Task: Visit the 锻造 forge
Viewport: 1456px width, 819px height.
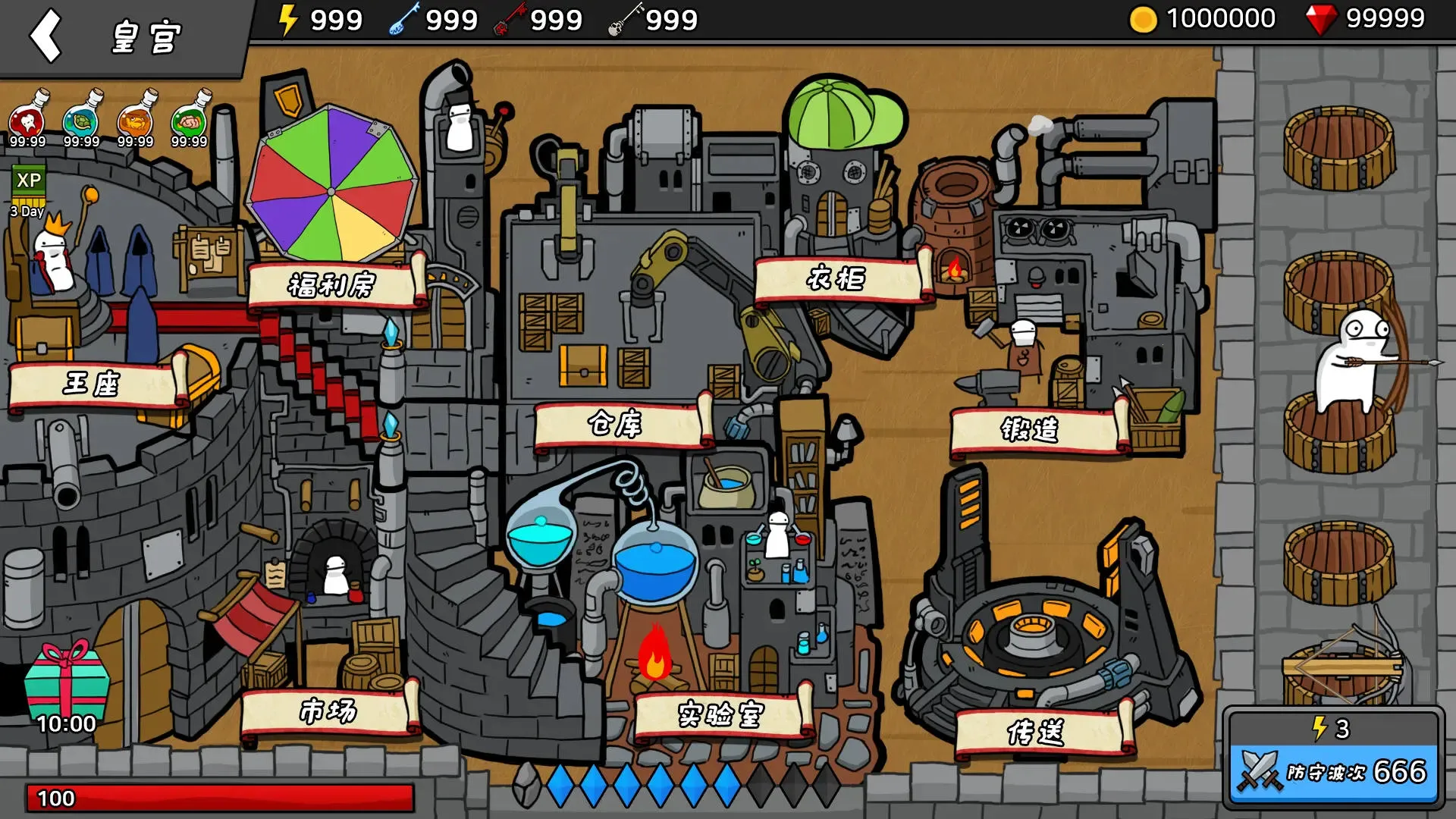Action: [x=1031, y=430]
